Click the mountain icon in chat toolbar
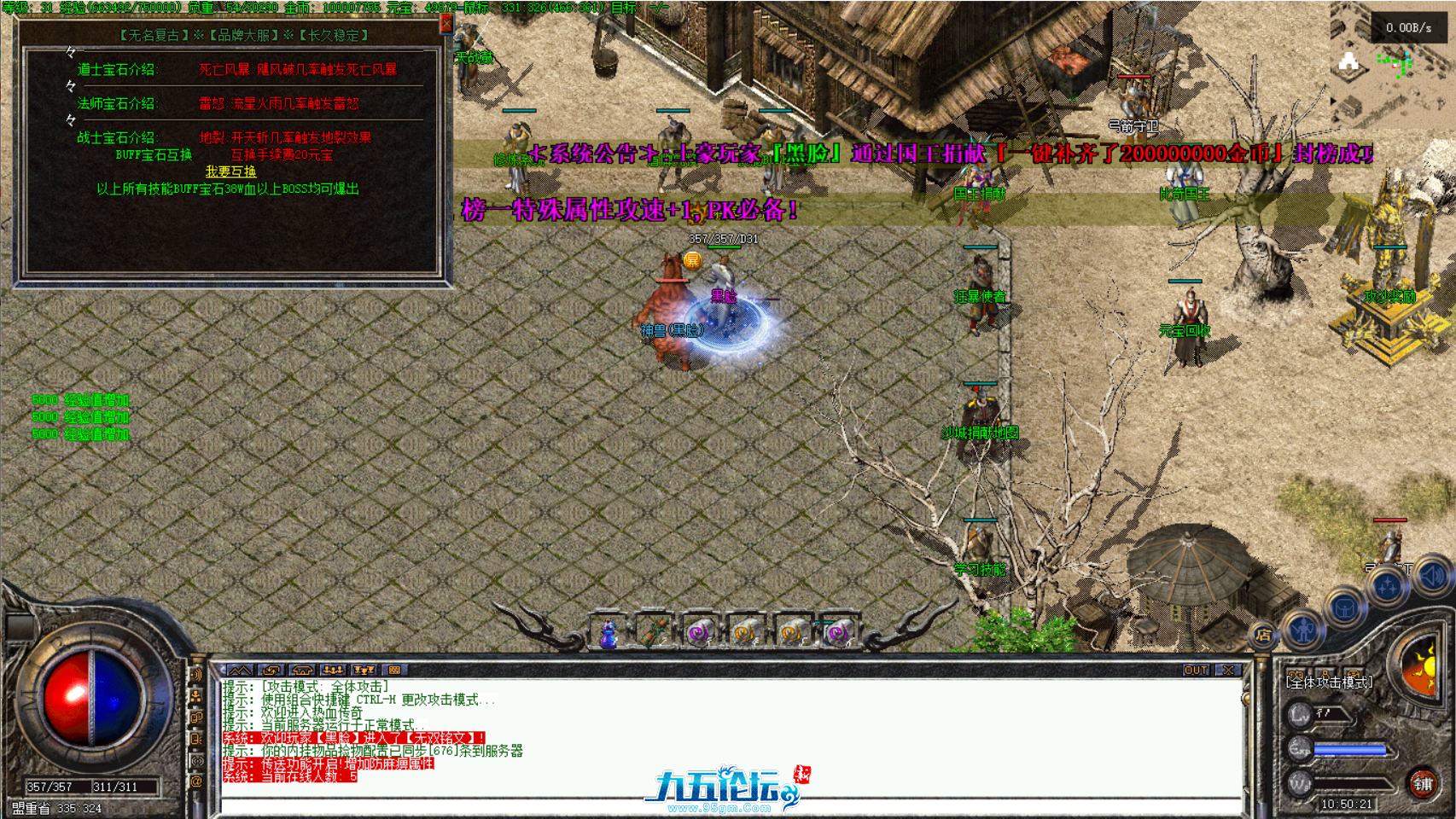Viewport: 1456px width, 819px height. pyautogui.click(x=240, y=671)
